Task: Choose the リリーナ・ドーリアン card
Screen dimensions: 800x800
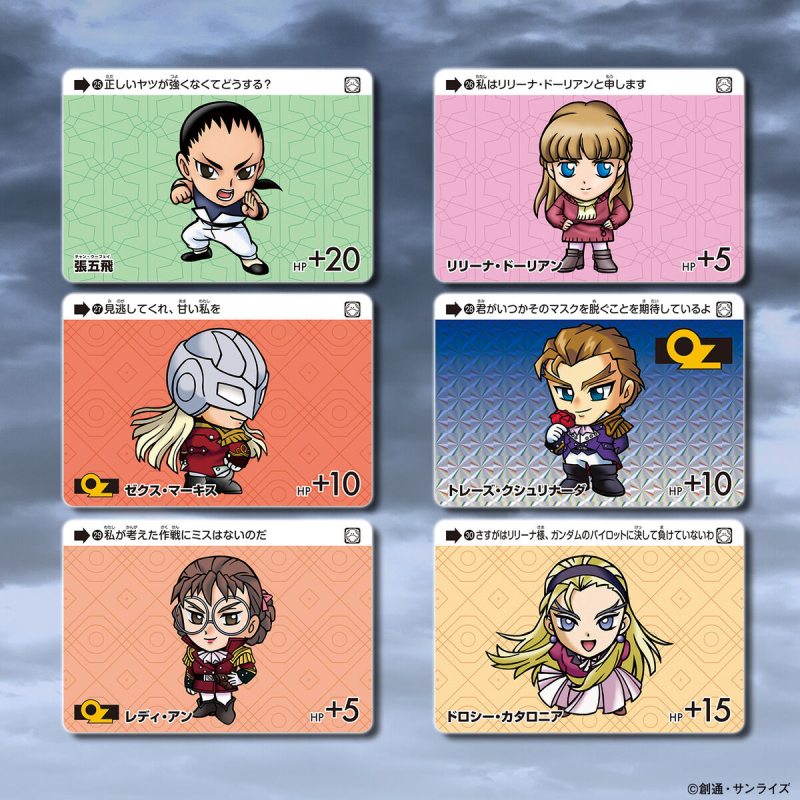Action: click(x=589, y=176)
